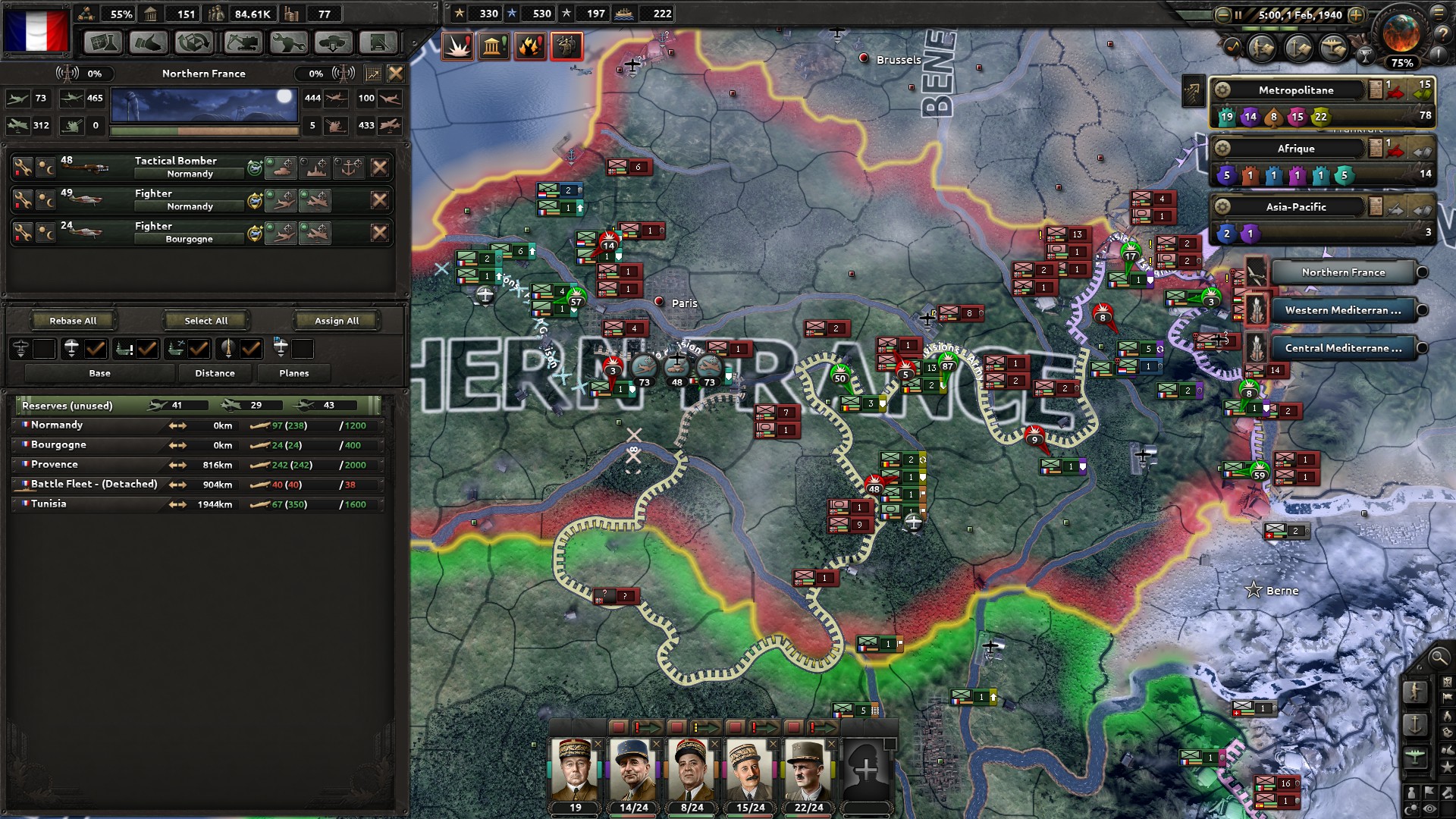The height and width of the screenshot is (819, 1456).
Task: Open the statistics graph icon in Northern France header
Action: coord(372,74)
